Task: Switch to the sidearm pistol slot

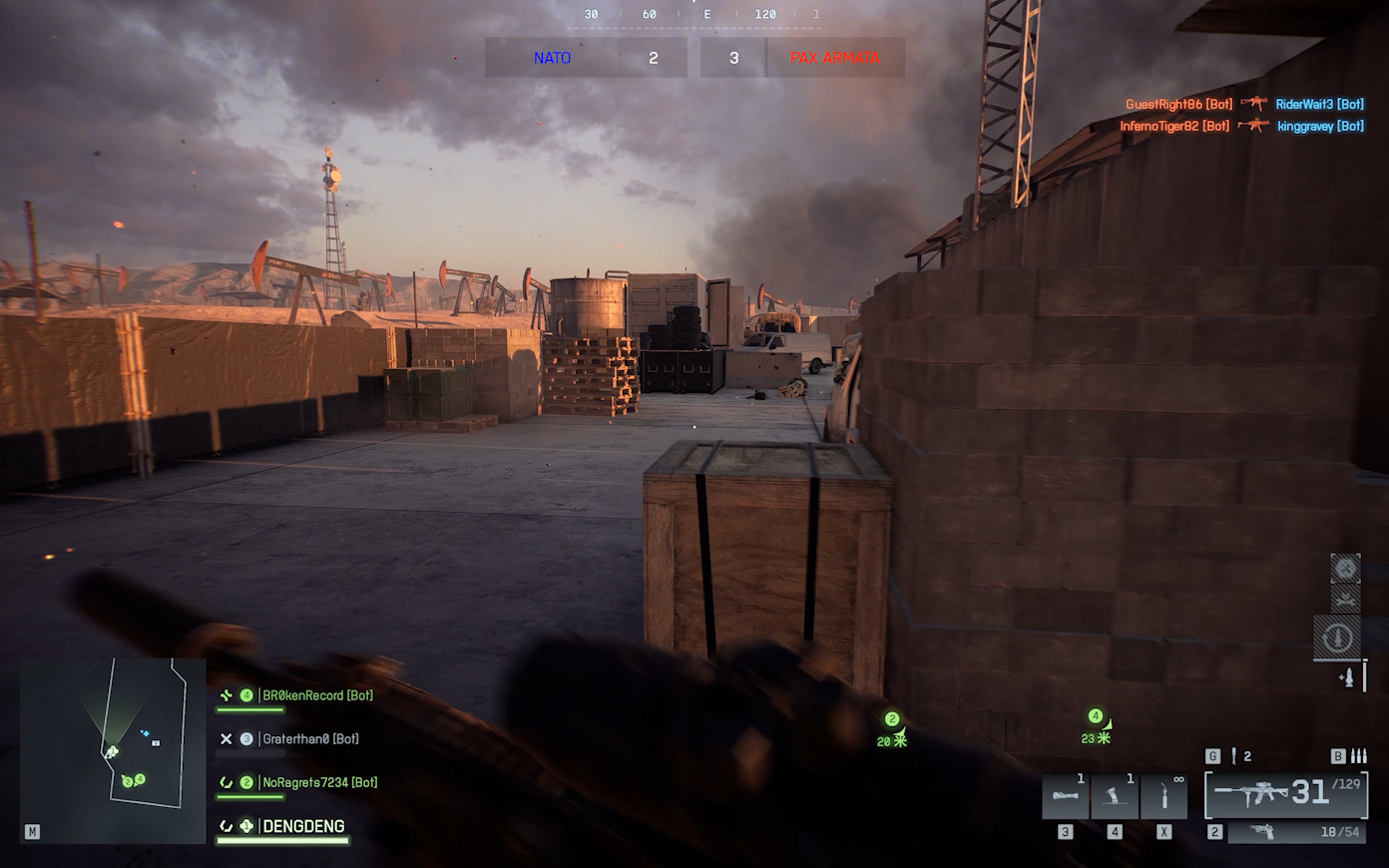Action: click(x=1293, y=832)
